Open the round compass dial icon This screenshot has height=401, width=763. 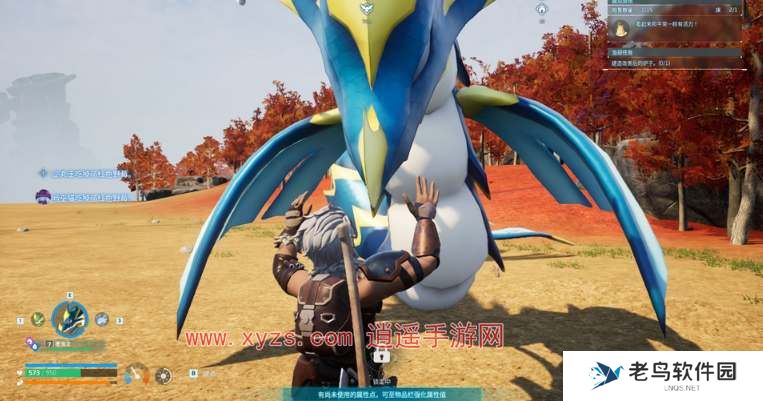point(163,375)
